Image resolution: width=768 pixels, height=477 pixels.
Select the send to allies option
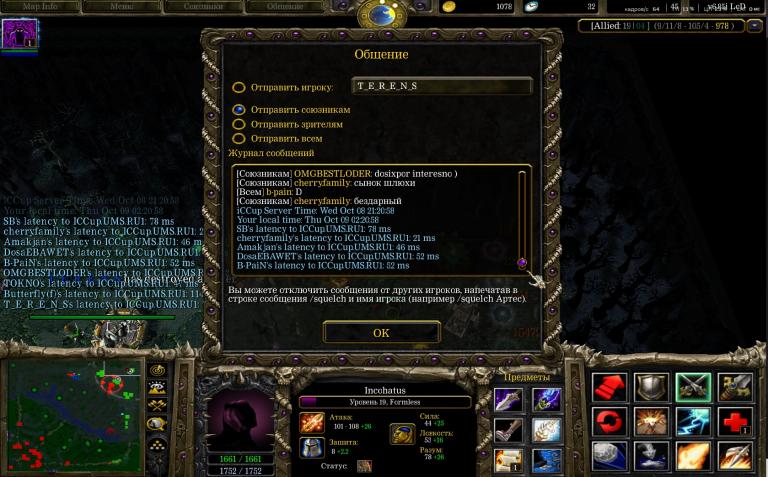[x=239, y=110]
